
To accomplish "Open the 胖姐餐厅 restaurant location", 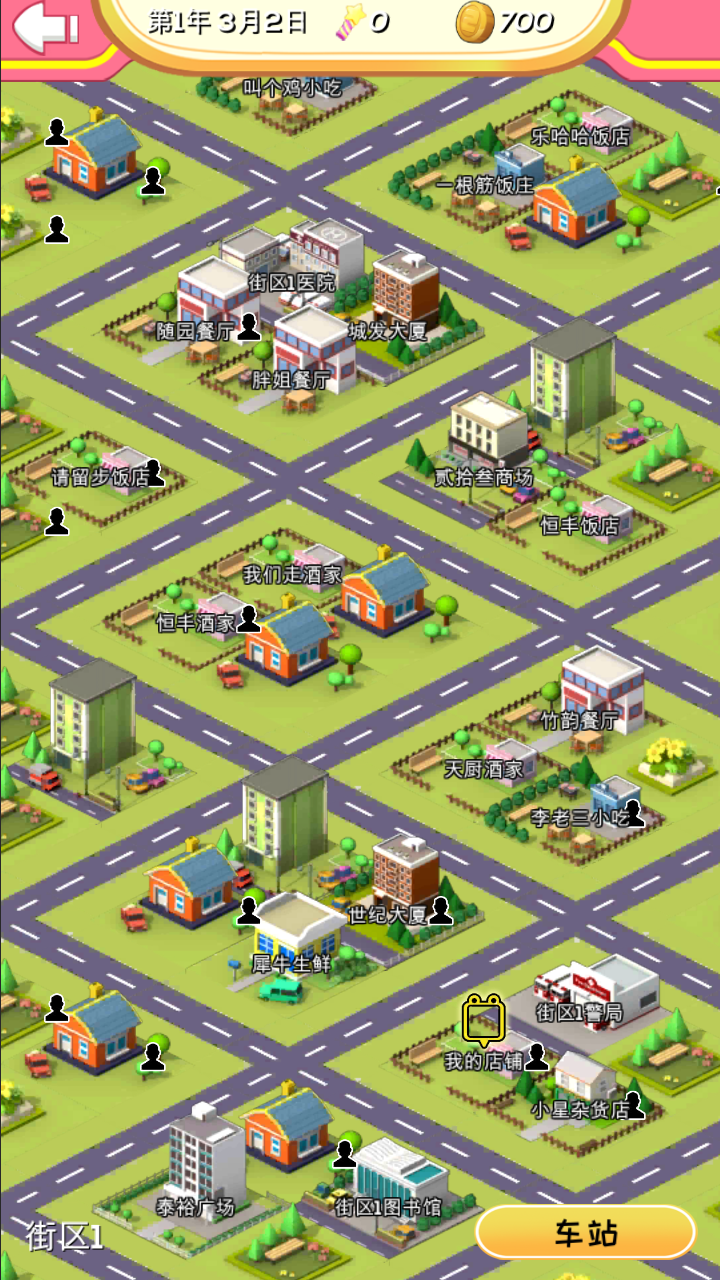I will pos(291,380).
